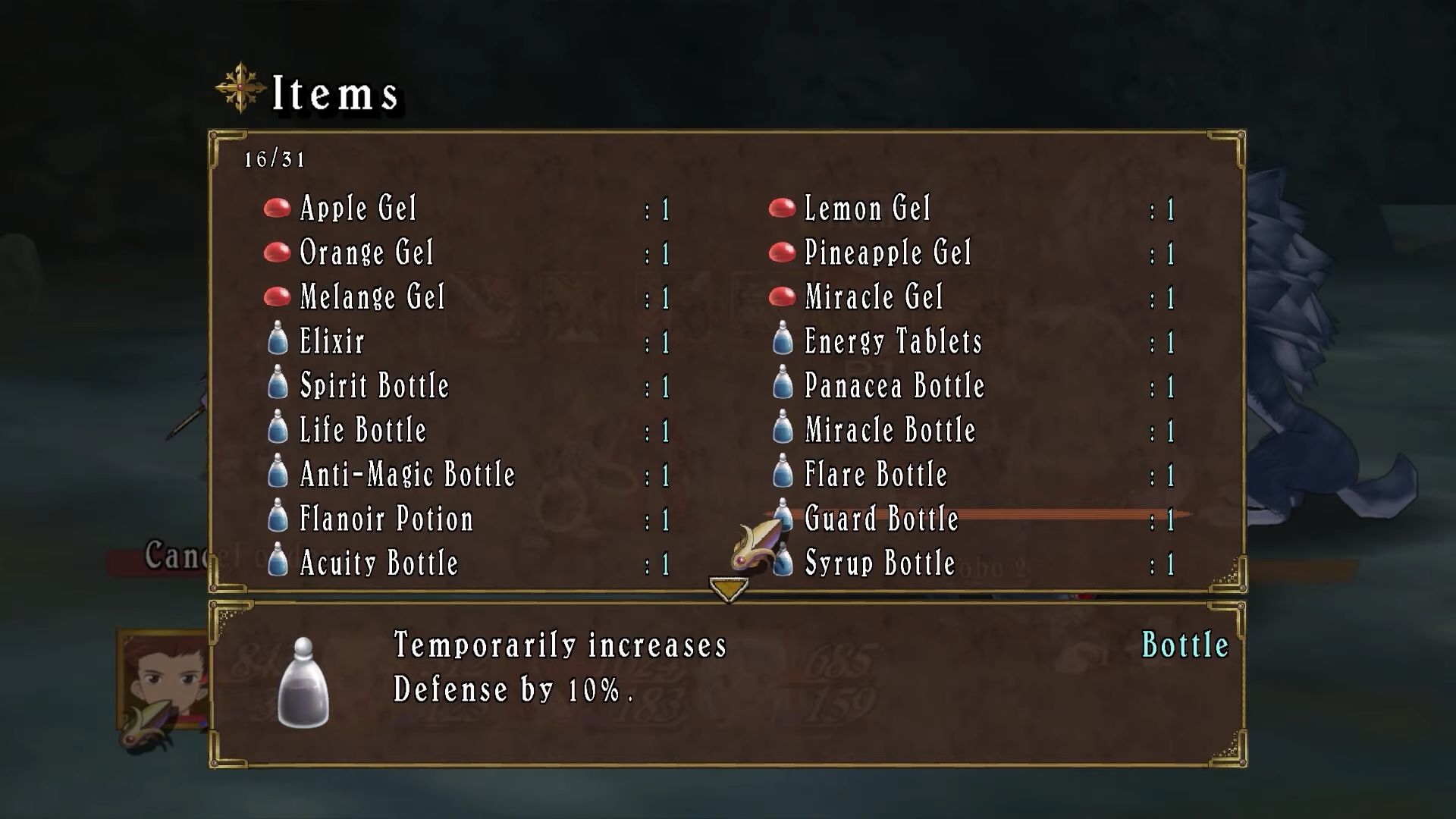Choose the Spirit Bottle entry
The image size is (1456, 819).
pos(375,386)
